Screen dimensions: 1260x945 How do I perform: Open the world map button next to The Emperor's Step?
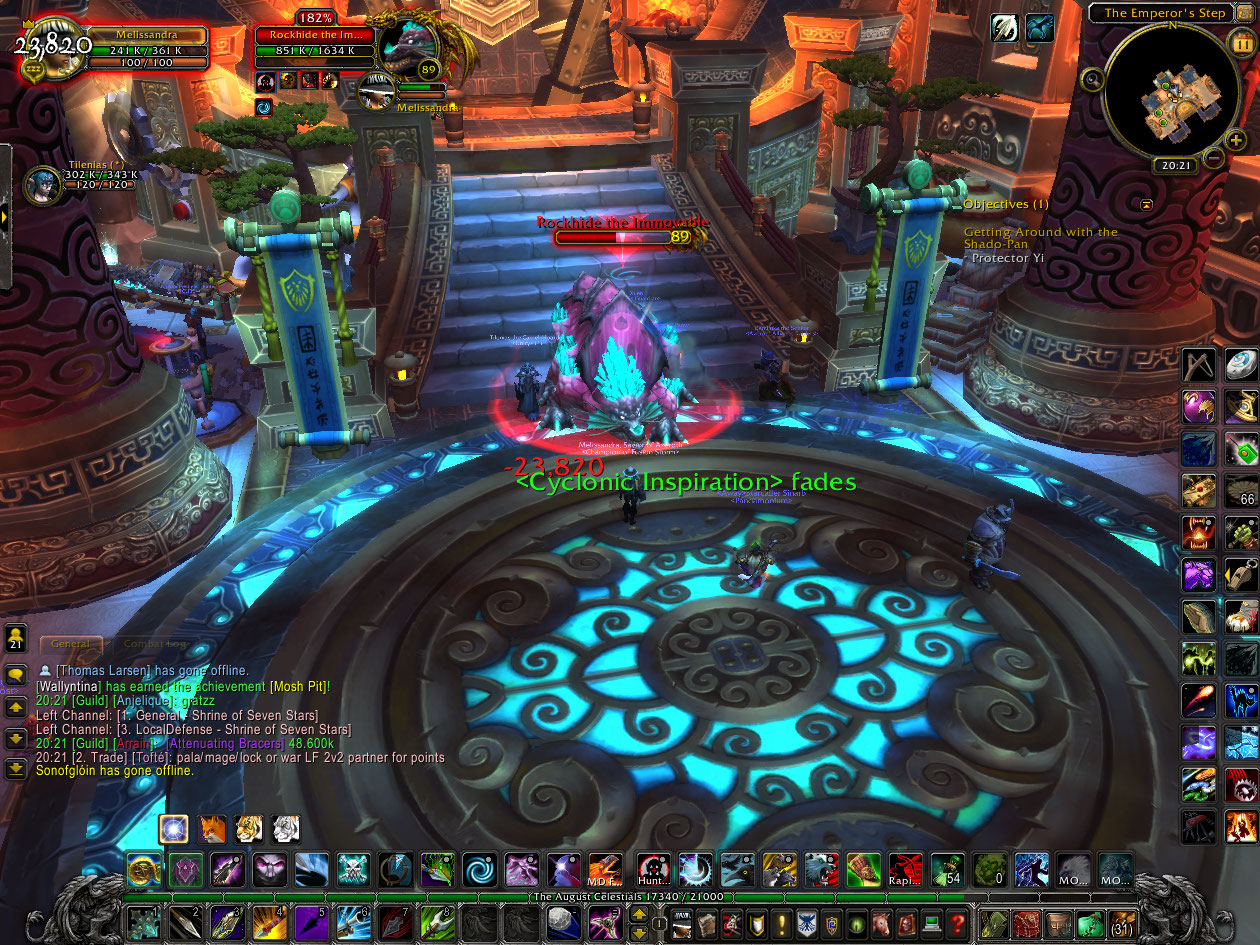[1245, 13]
